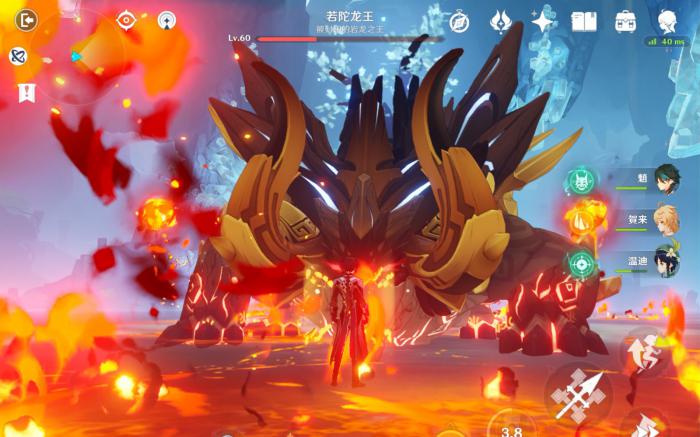This screenshot has height=437, width=700.
Task: Open the compass adventure handbook
Action: [459, 22]
